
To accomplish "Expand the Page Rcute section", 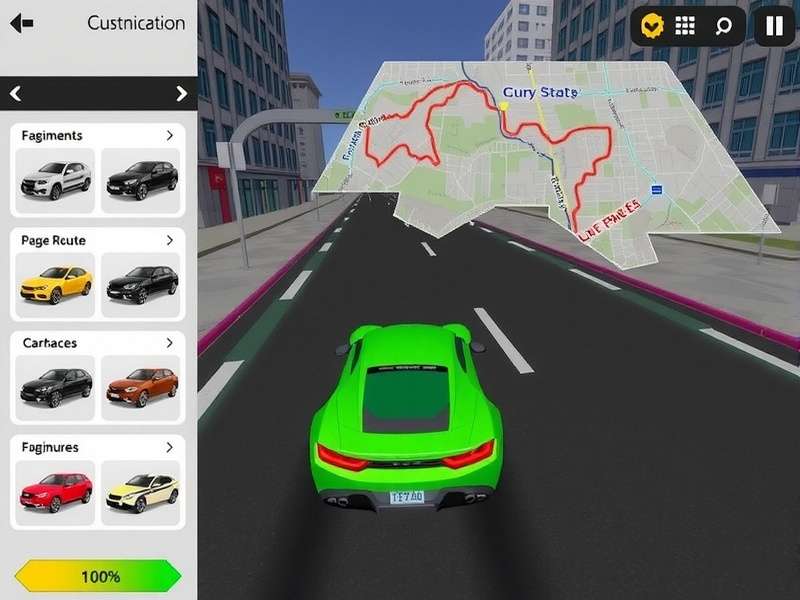I will tap(170, 240).
